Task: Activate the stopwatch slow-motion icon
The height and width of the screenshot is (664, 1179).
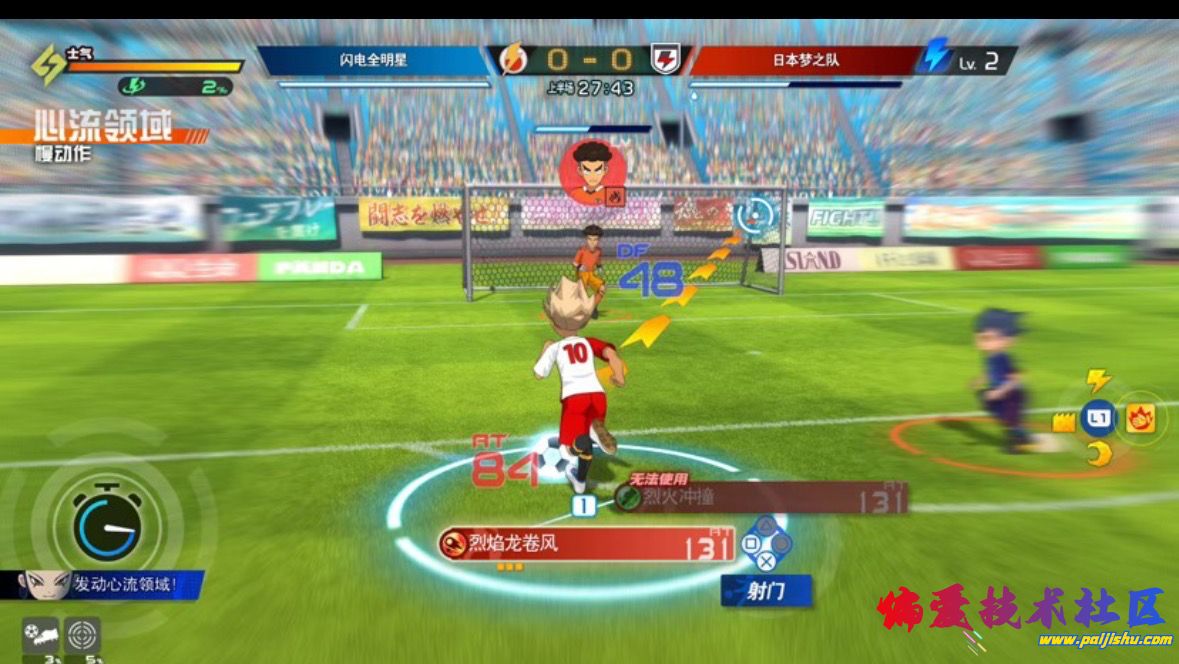Action: pyautogui.click(x=107, y=527)
